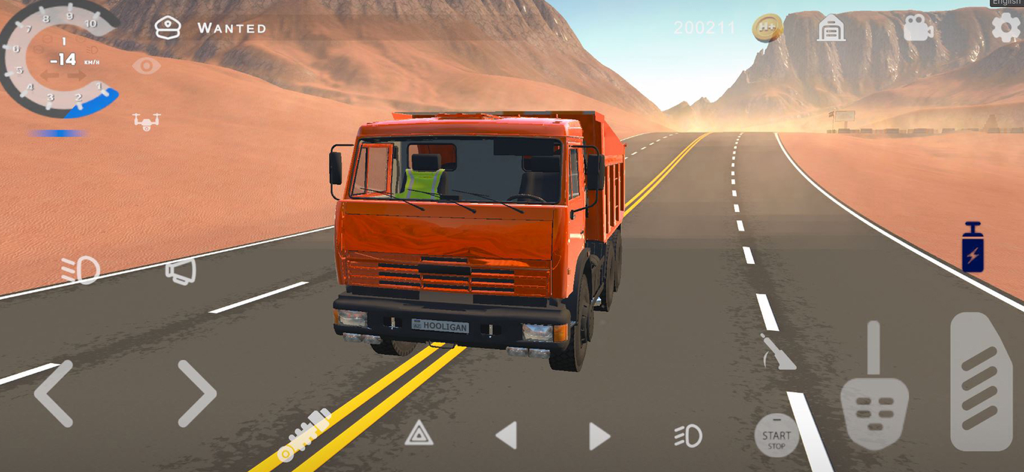Open the garage
1024x472 pixels.
(831, 28)
